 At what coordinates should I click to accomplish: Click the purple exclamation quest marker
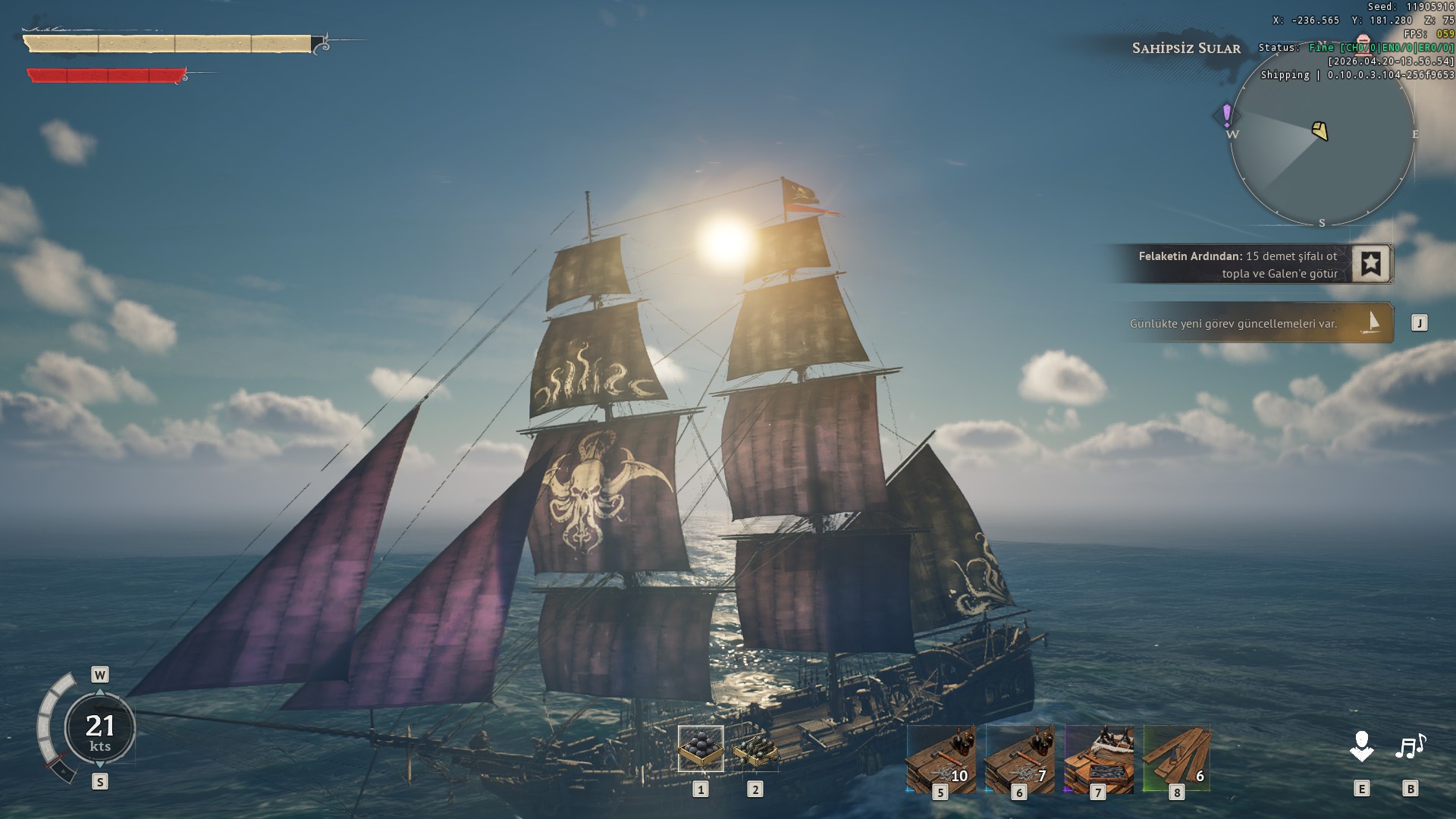1226,115
